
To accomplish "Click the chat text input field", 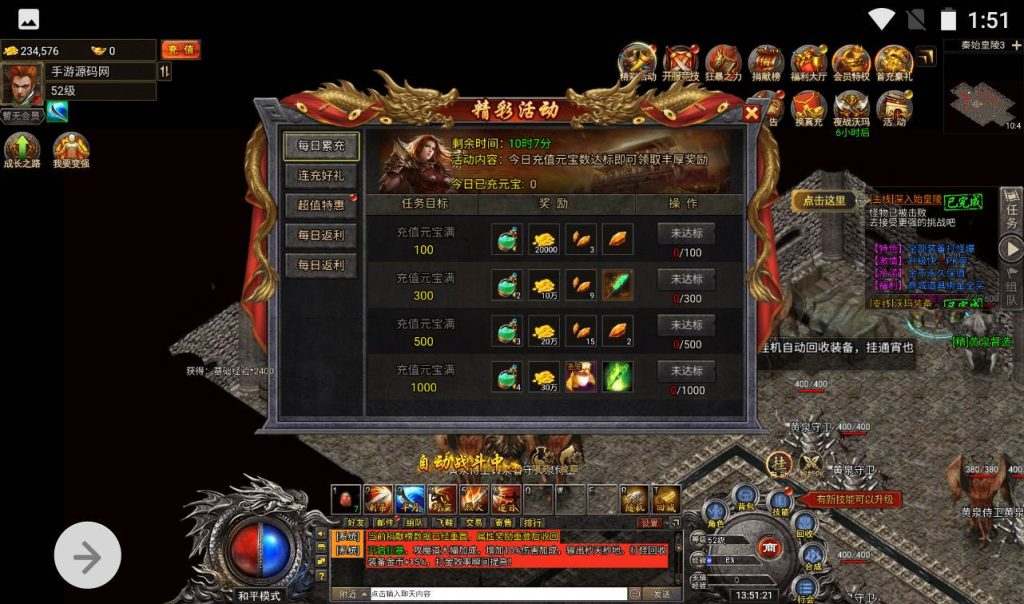I will 497,594.
